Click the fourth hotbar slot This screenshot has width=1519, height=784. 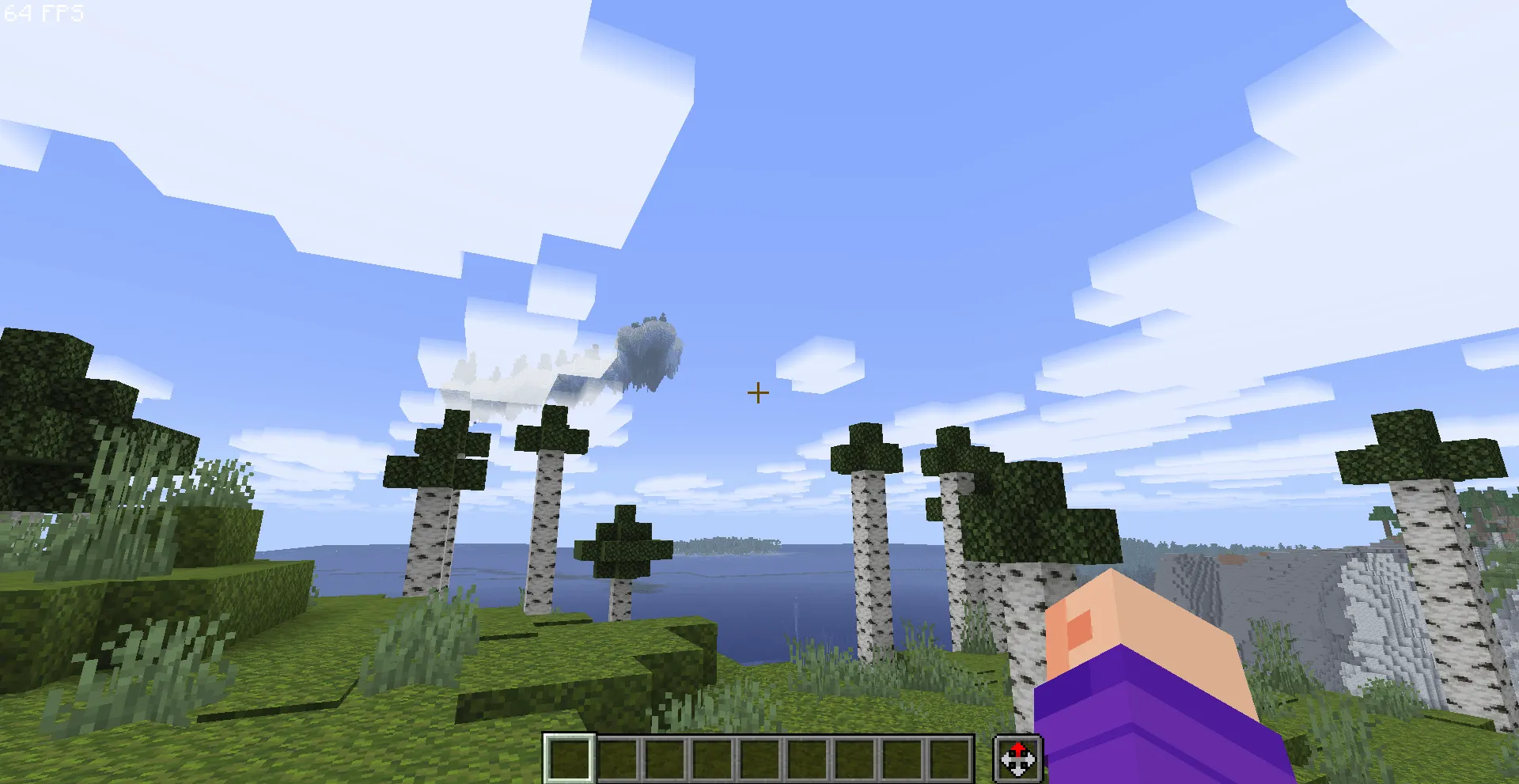click(x=712, y=759)
